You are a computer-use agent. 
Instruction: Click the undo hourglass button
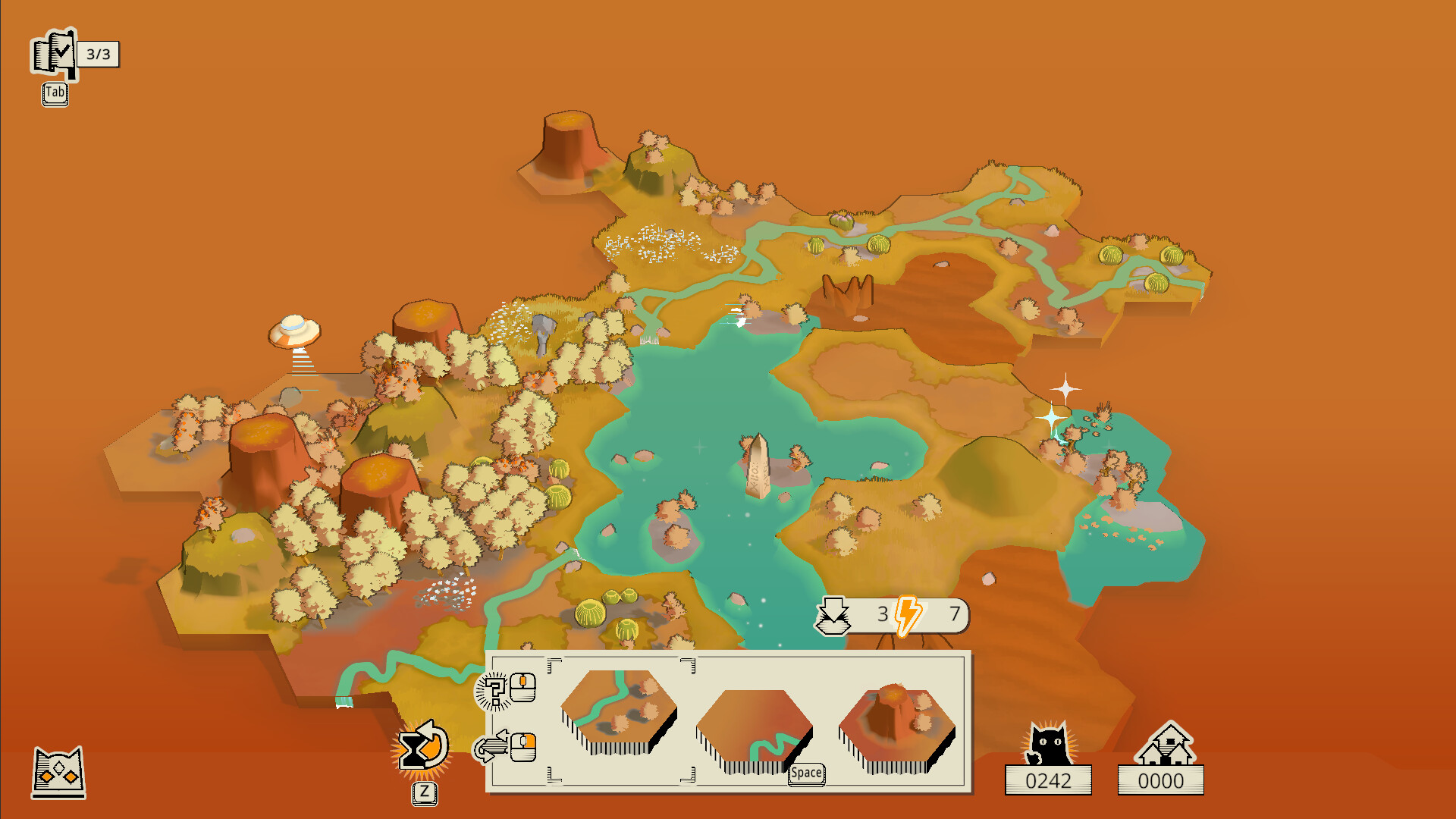click(x=423, y=749)
